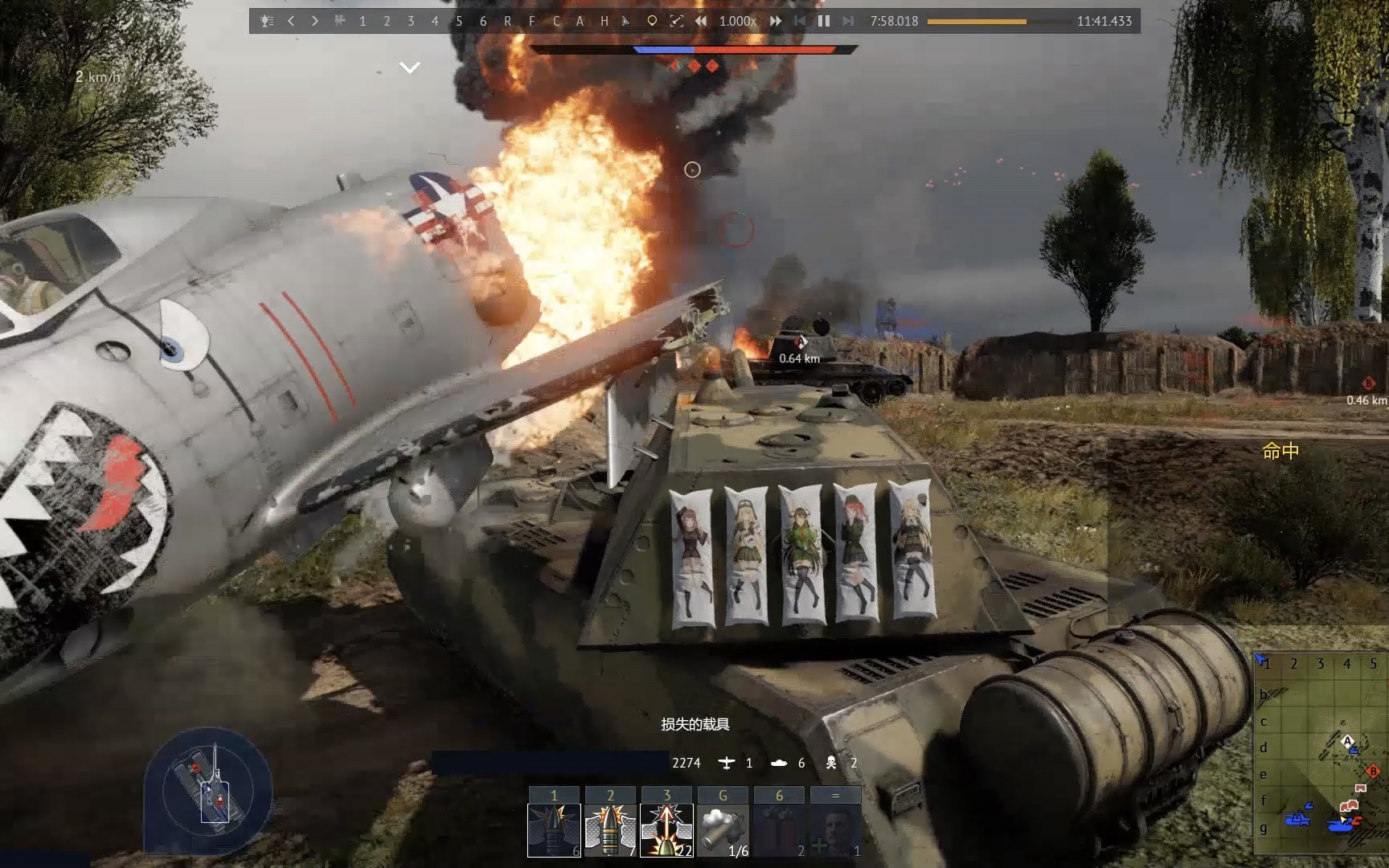Screen dimensions: 1389x868
Task: Select the crew replenishment slot
Action: click(x=835, y=829)
